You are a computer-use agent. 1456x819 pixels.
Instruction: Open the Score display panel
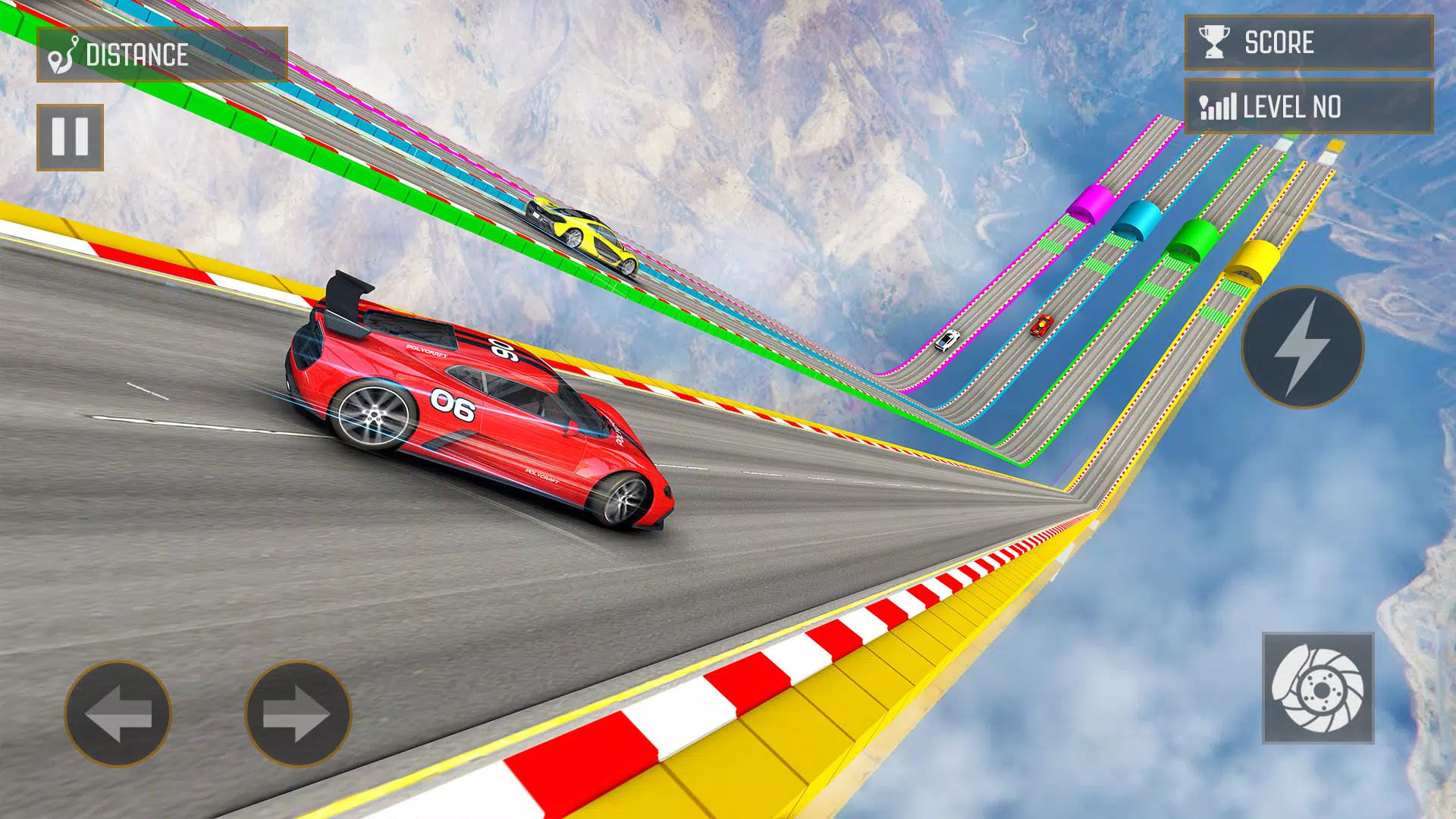(x=1308, y=42)
